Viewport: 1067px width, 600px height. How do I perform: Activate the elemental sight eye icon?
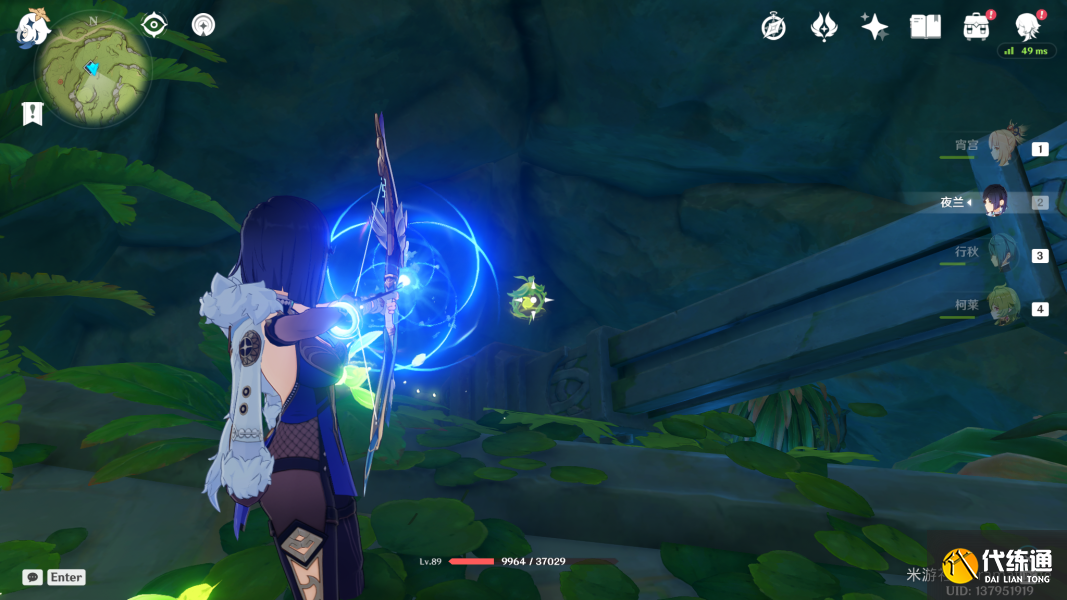(154, 25)
